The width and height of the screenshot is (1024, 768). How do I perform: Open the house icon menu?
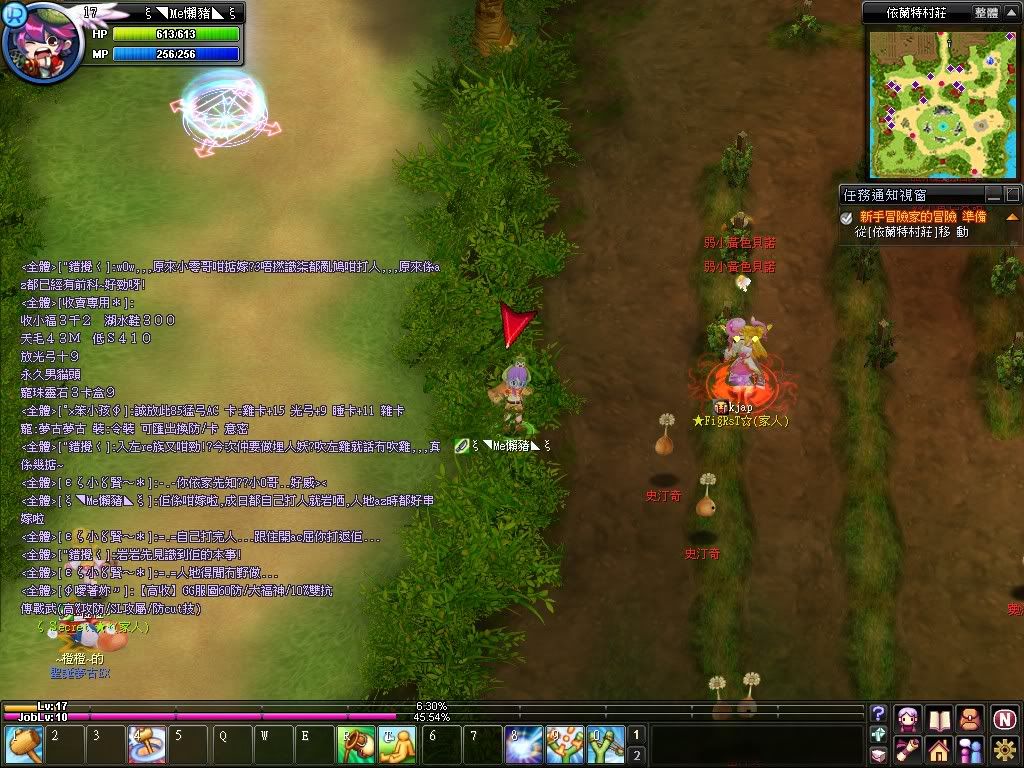point(939,749)
